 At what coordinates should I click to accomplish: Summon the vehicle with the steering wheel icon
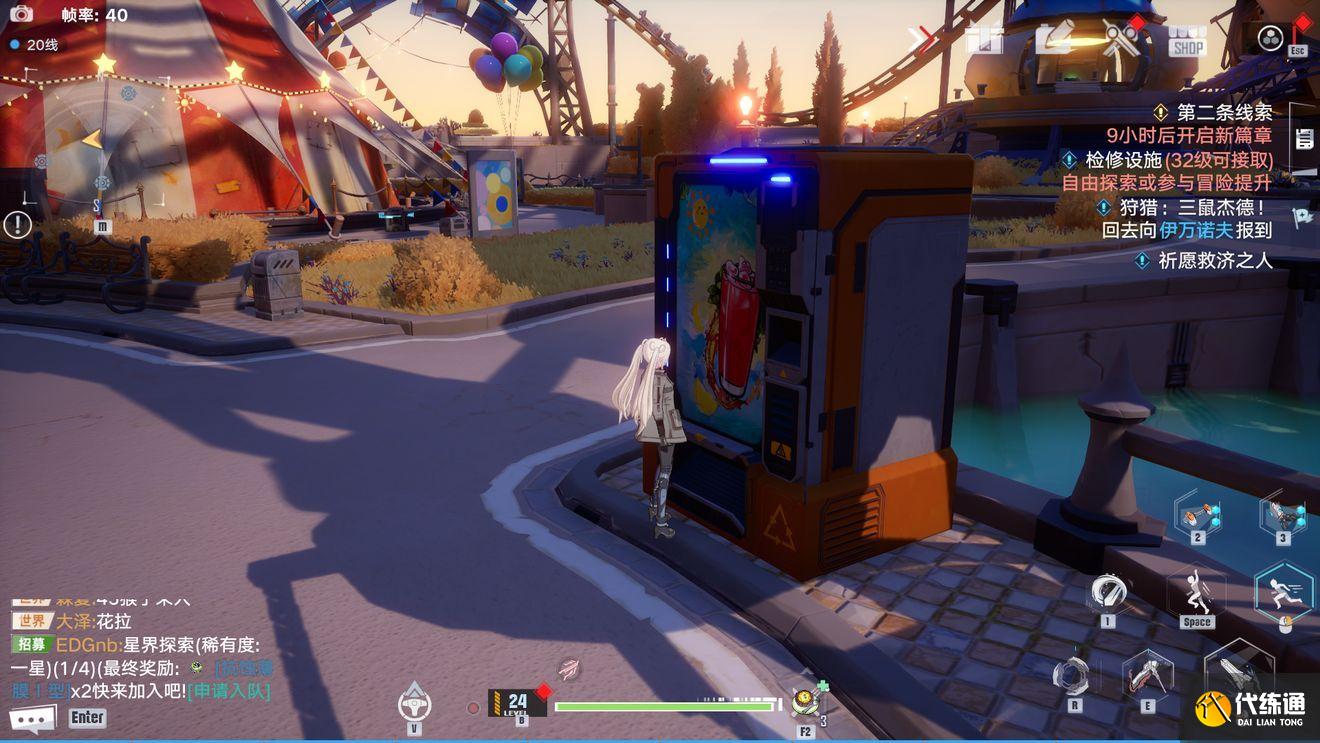(414, 702)
